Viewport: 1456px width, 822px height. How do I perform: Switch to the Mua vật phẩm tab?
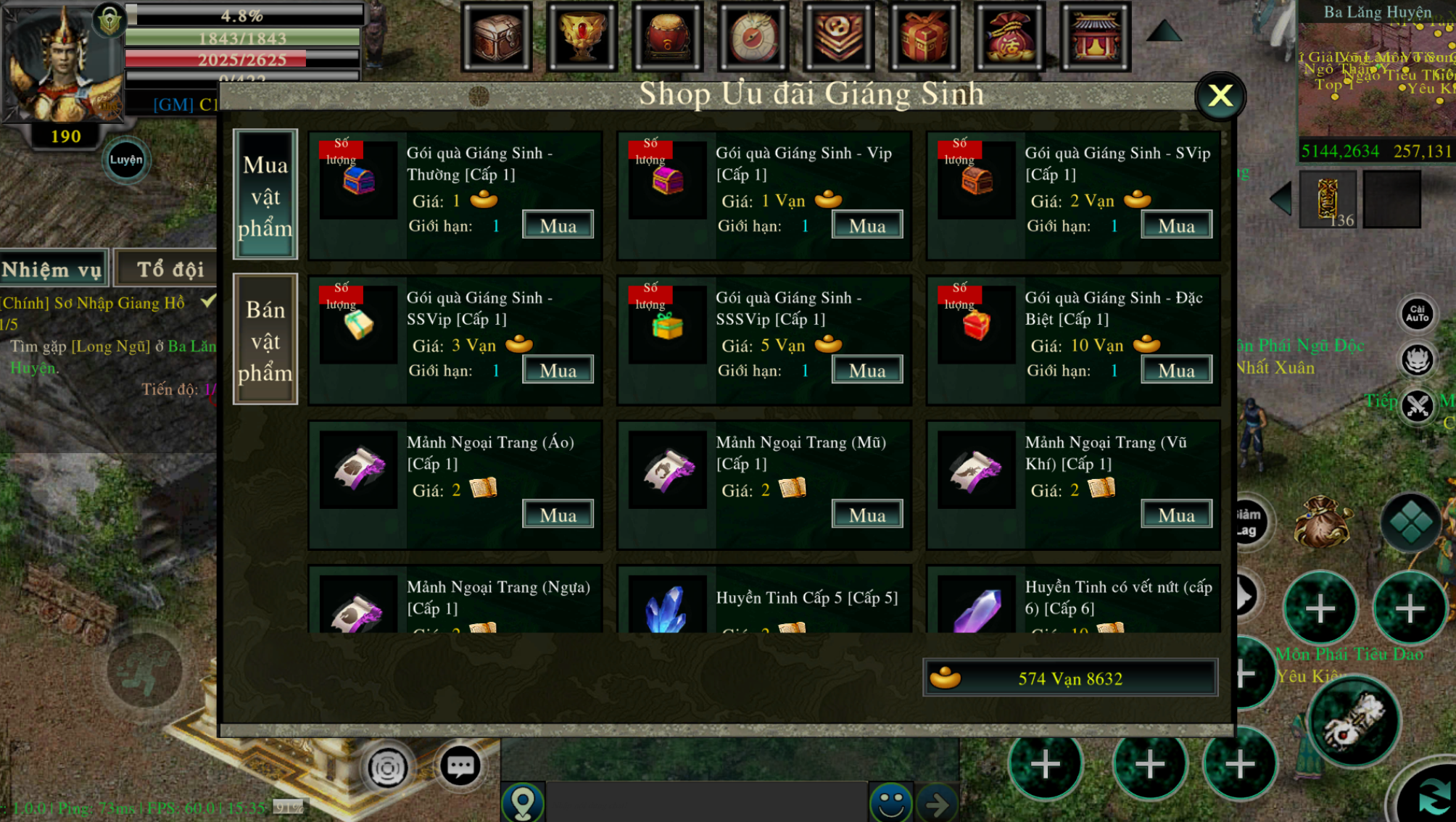point(265,195)
